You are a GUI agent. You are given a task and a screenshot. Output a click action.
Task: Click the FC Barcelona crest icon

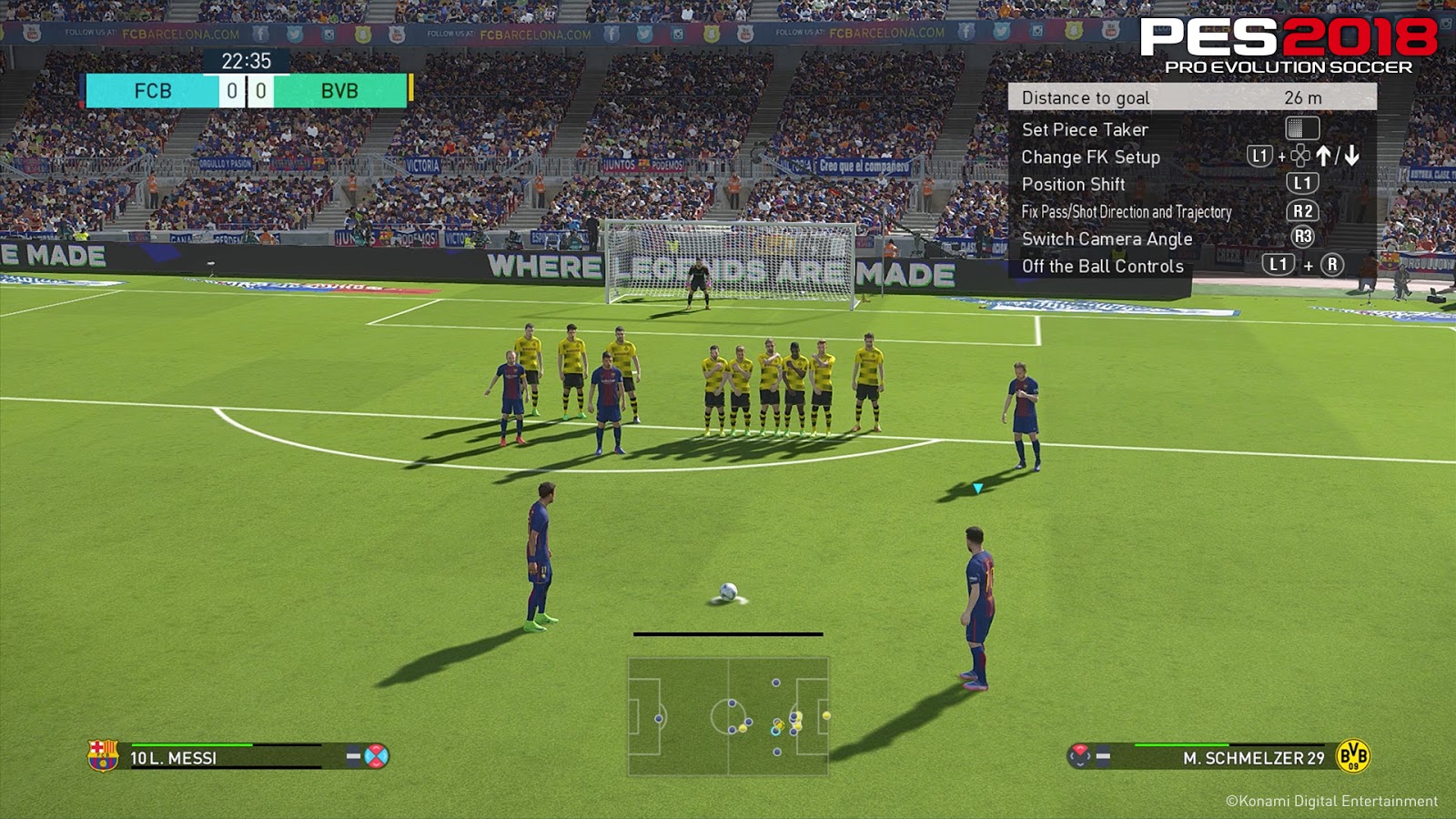(x=102, y=757)
